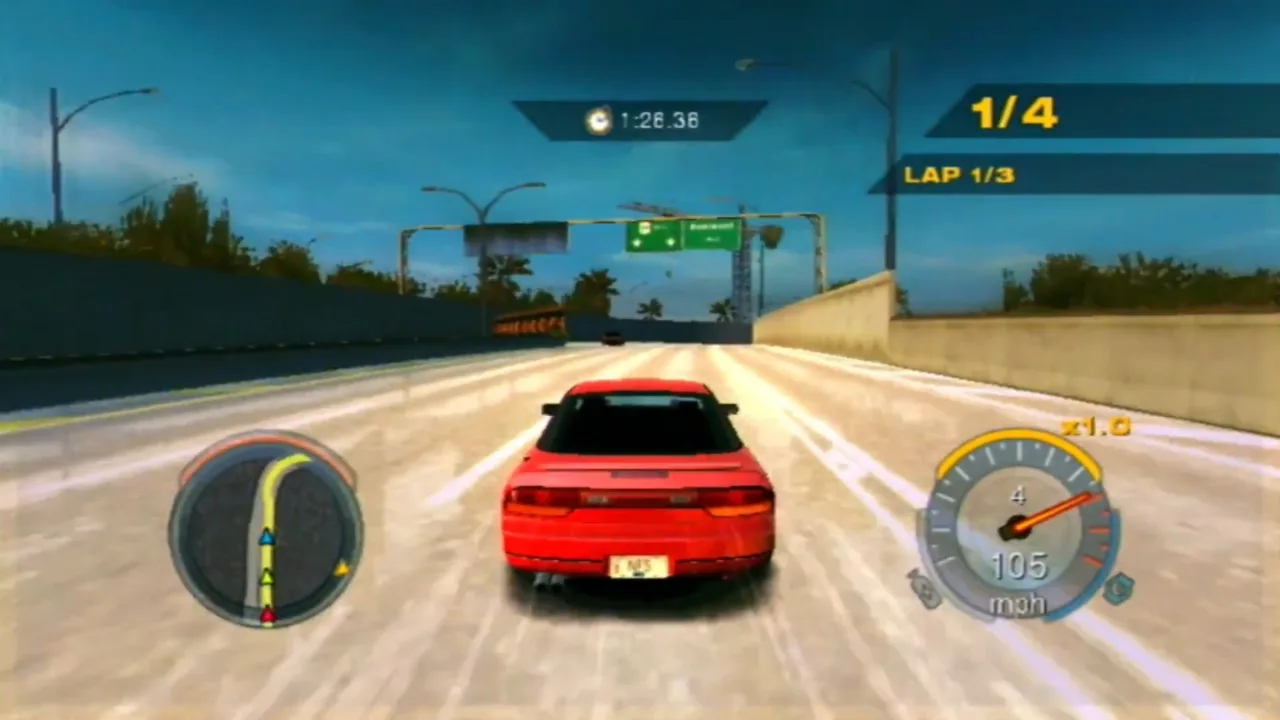Click the yellow checkpoint arrow on the minimap edge

343,568
